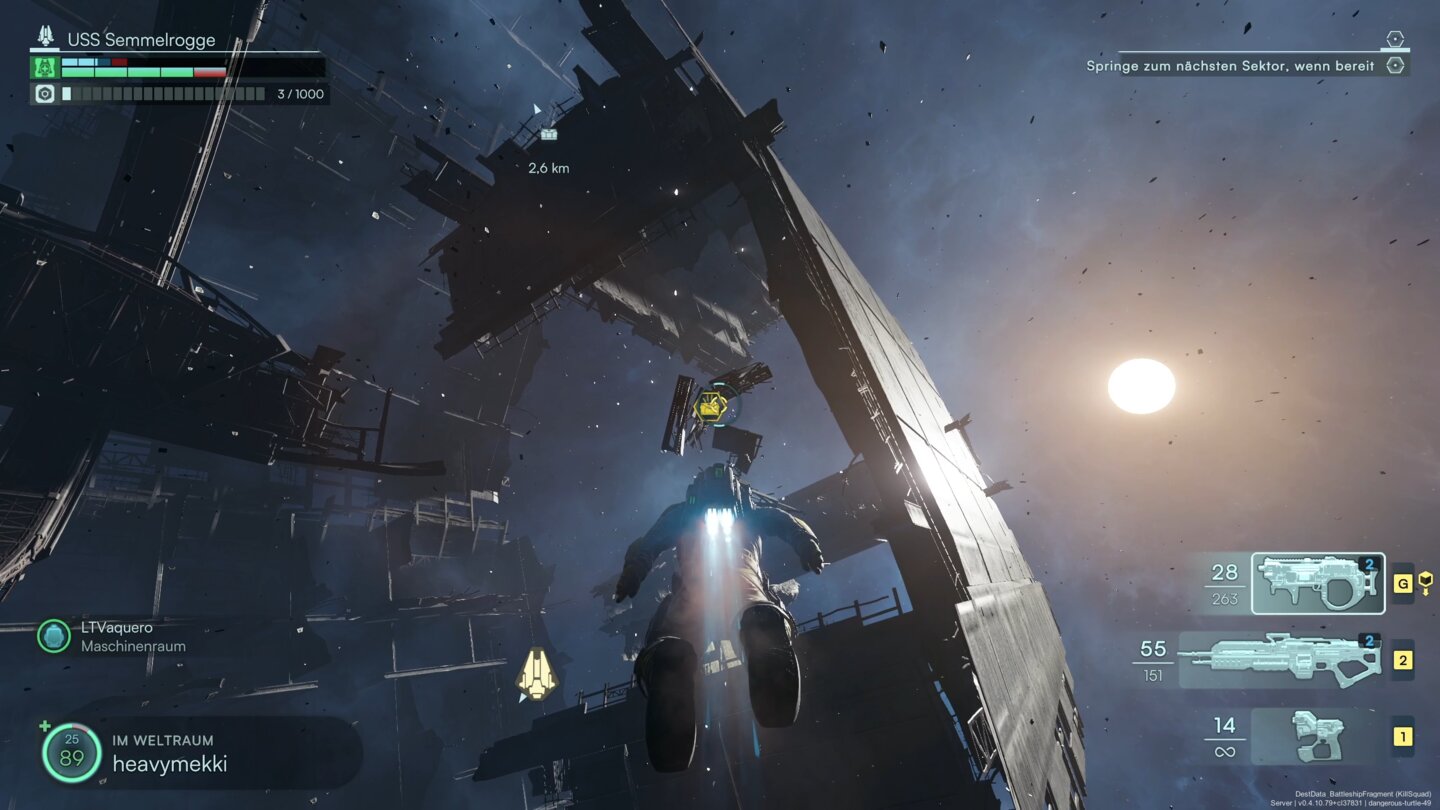Select the grenade launcher weapon slot
1440x810 pixels.
1317,583
